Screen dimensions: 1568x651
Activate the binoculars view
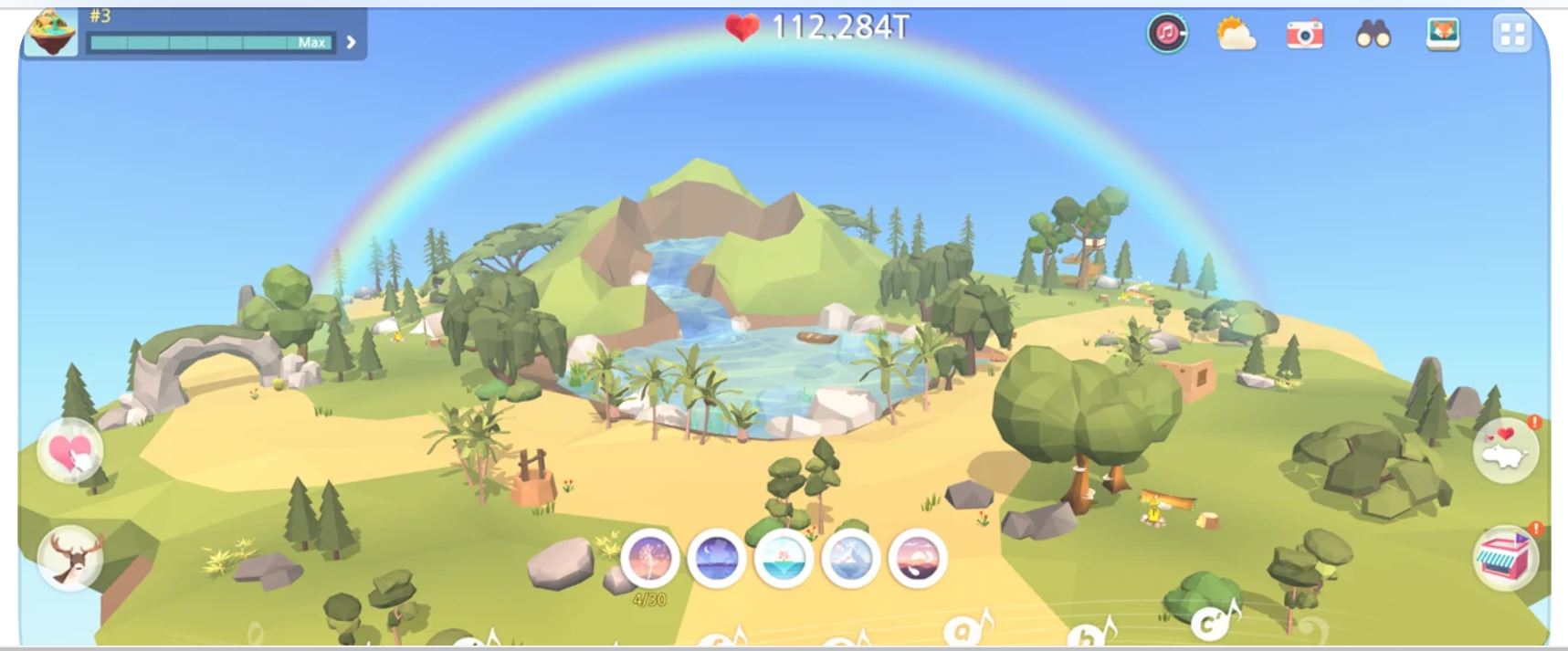tap(1373, 36)
